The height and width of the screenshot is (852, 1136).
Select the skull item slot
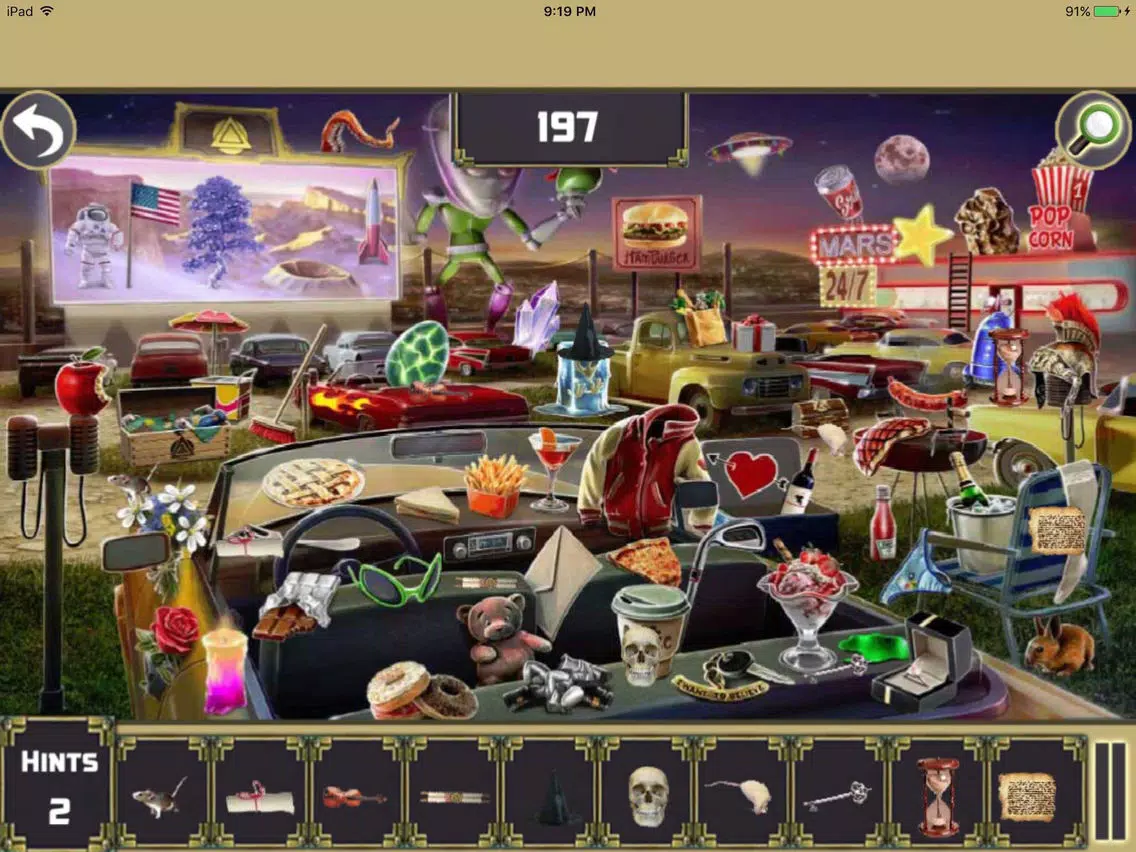pyautogui.click(x=648, y=796)
